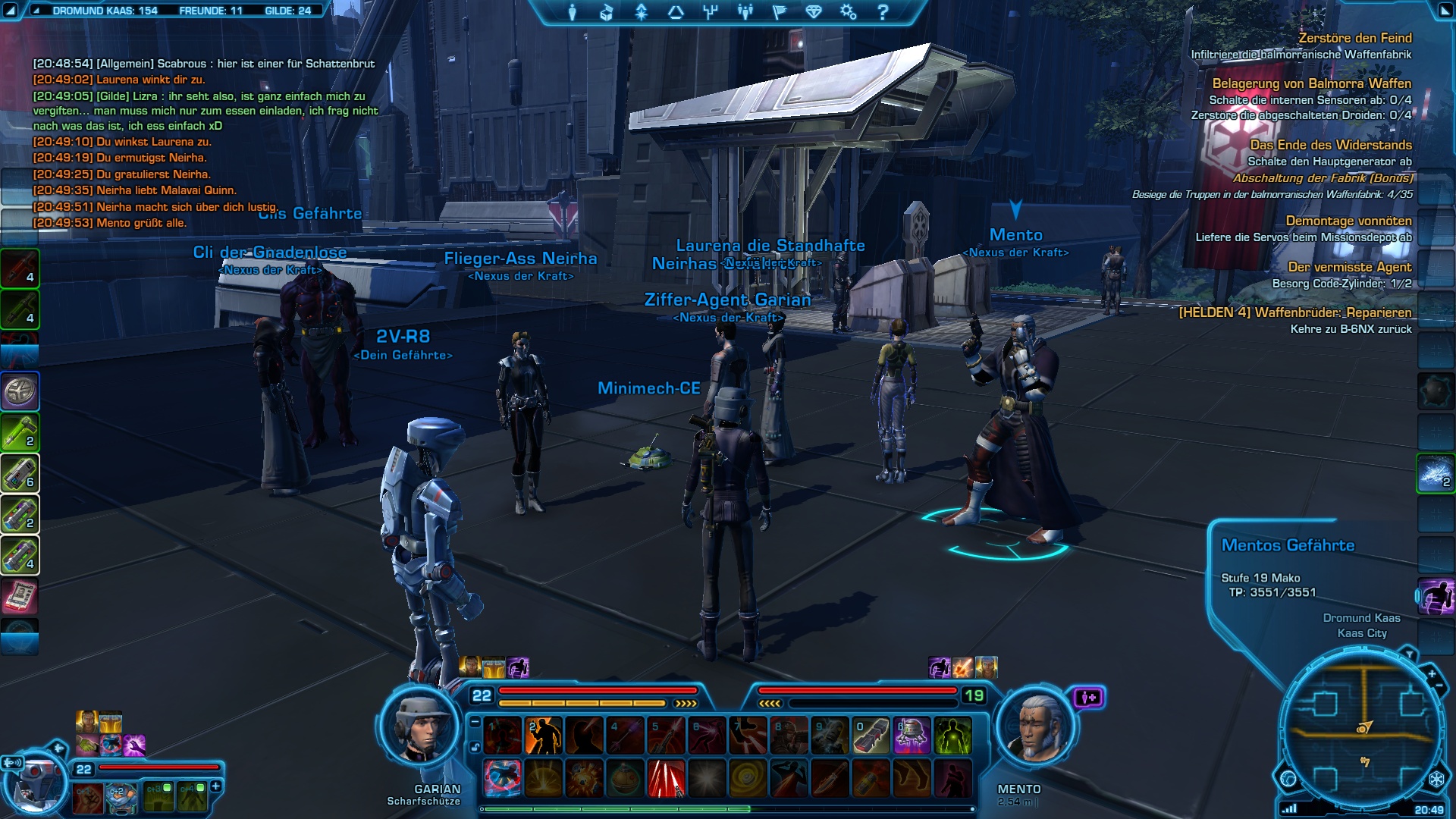This screenshot has width=1456, height=819.
Task: Open the inventory box icon in top menu
Action: point(607,12)
